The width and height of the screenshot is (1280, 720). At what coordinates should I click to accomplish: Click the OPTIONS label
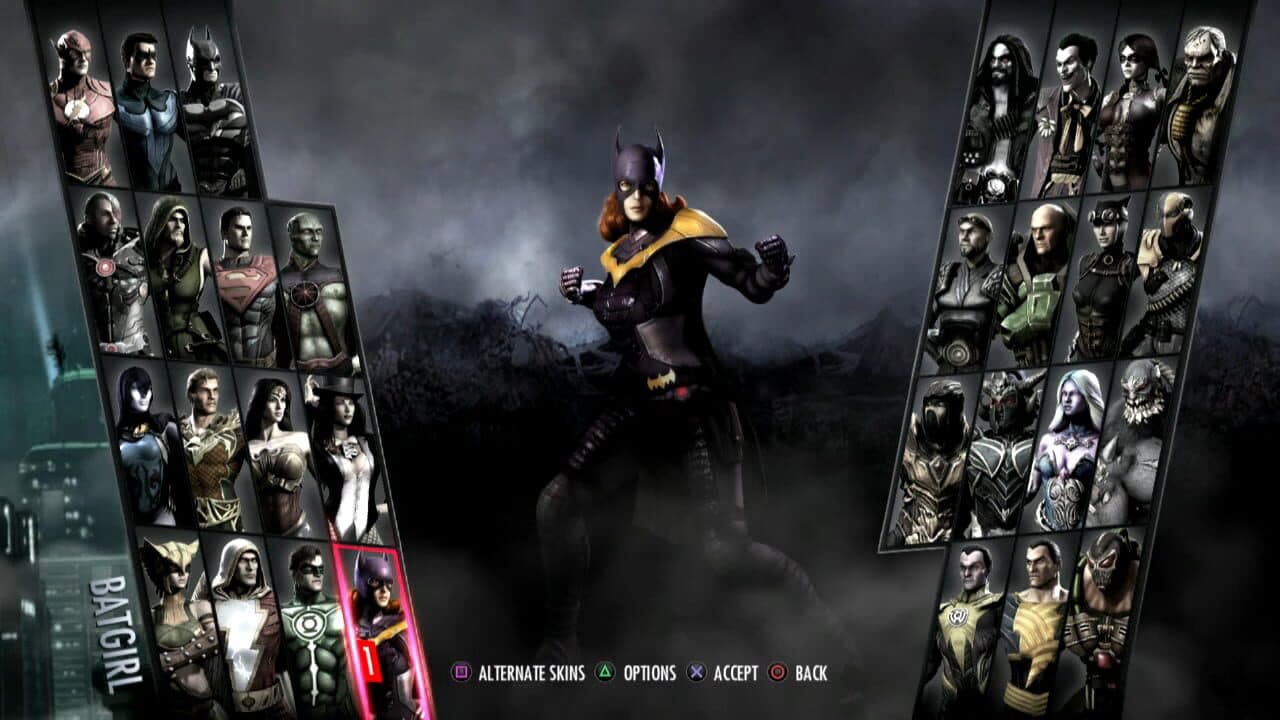[x=651, y=674]
